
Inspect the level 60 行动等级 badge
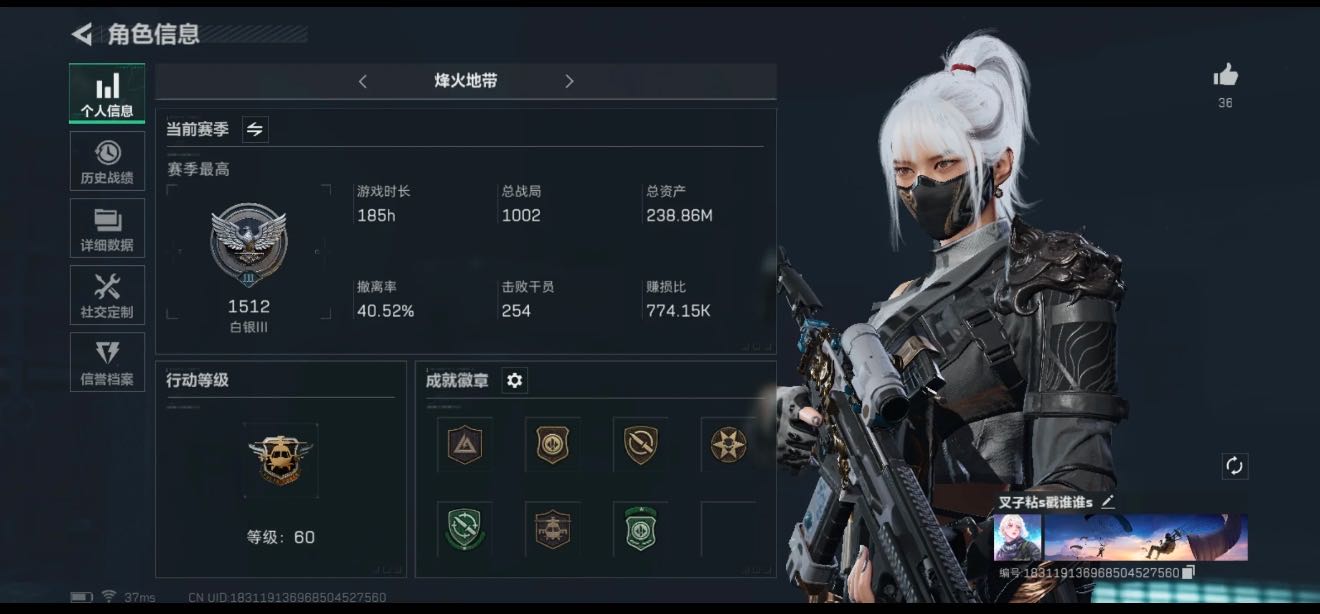280,460
